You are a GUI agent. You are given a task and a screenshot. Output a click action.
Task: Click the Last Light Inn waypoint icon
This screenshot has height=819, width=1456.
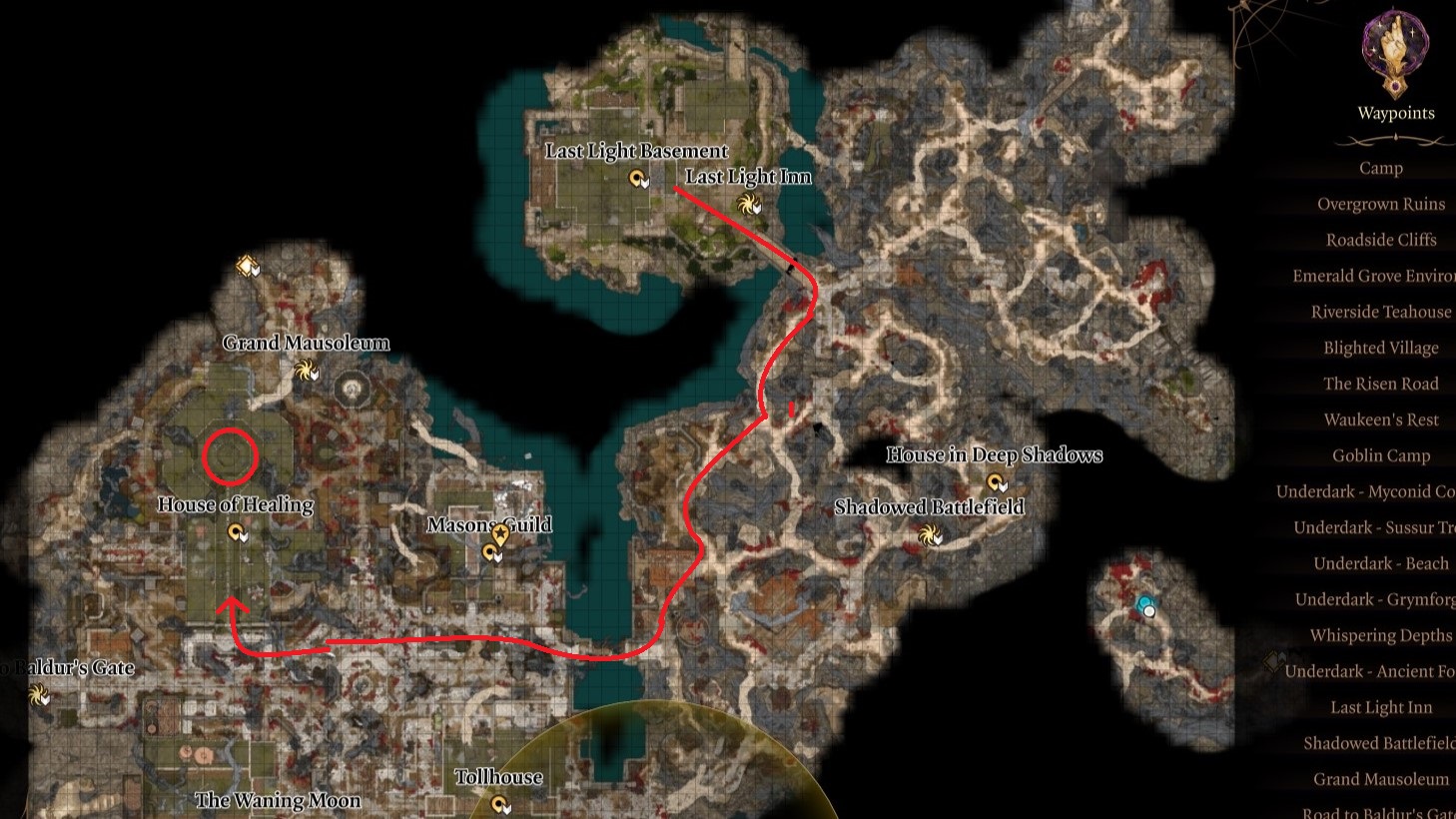pos(748,203)
